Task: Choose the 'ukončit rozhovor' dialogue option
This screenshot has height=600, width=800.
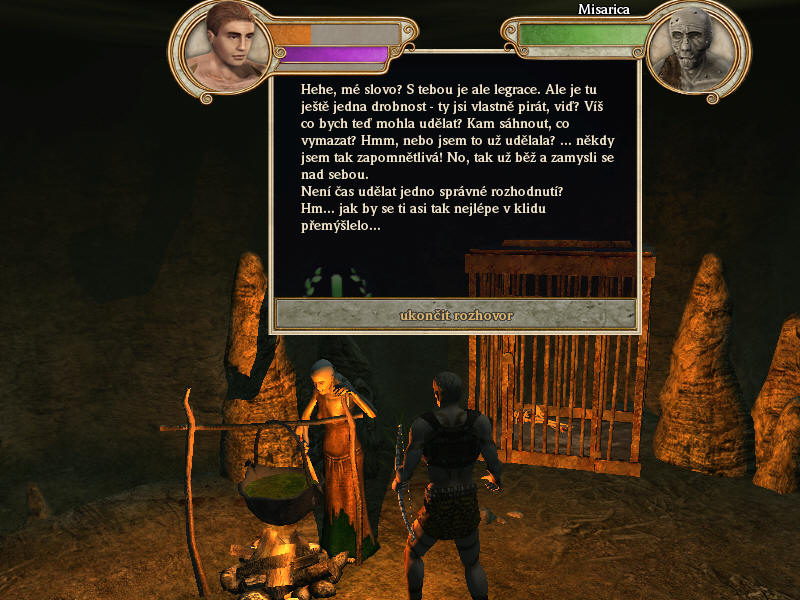Action: click(x=455, y=315)
